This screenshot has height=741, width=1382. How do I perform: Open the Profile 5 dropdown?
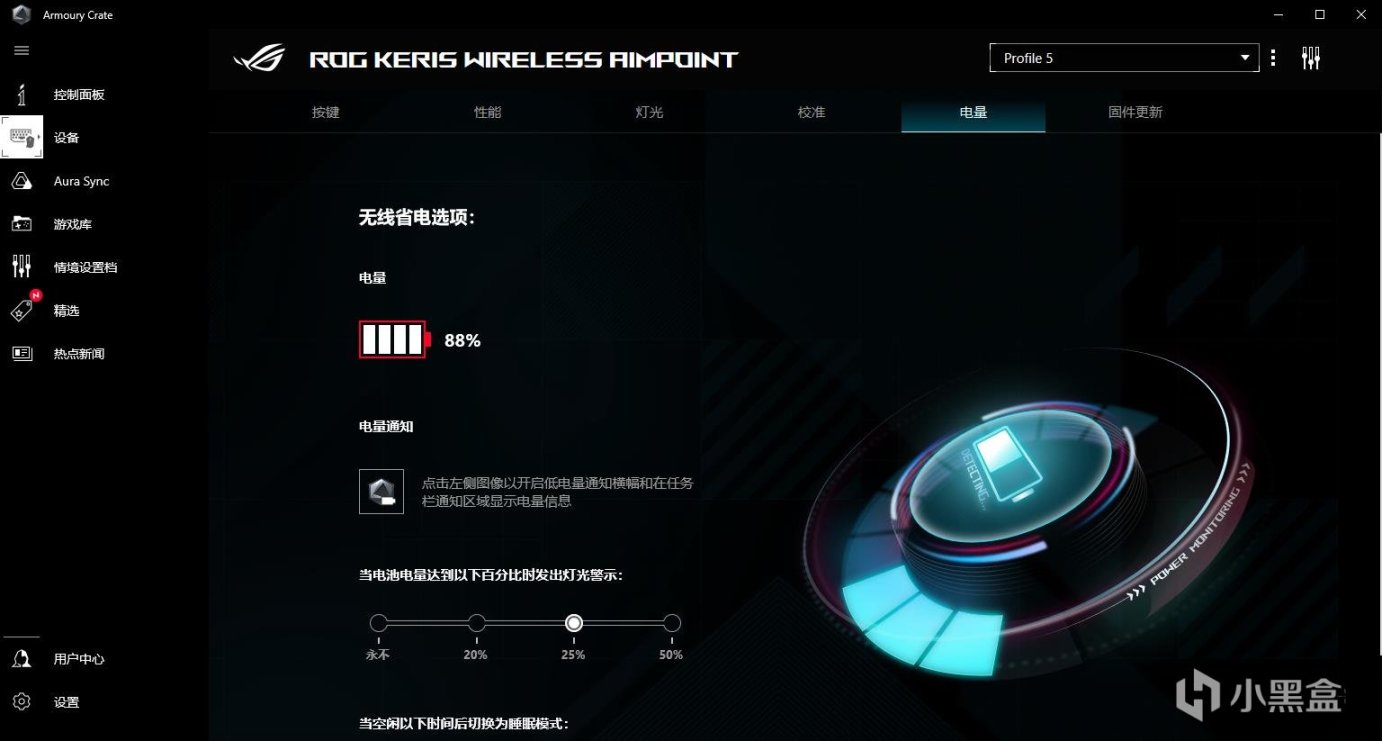coord(1123,57)
